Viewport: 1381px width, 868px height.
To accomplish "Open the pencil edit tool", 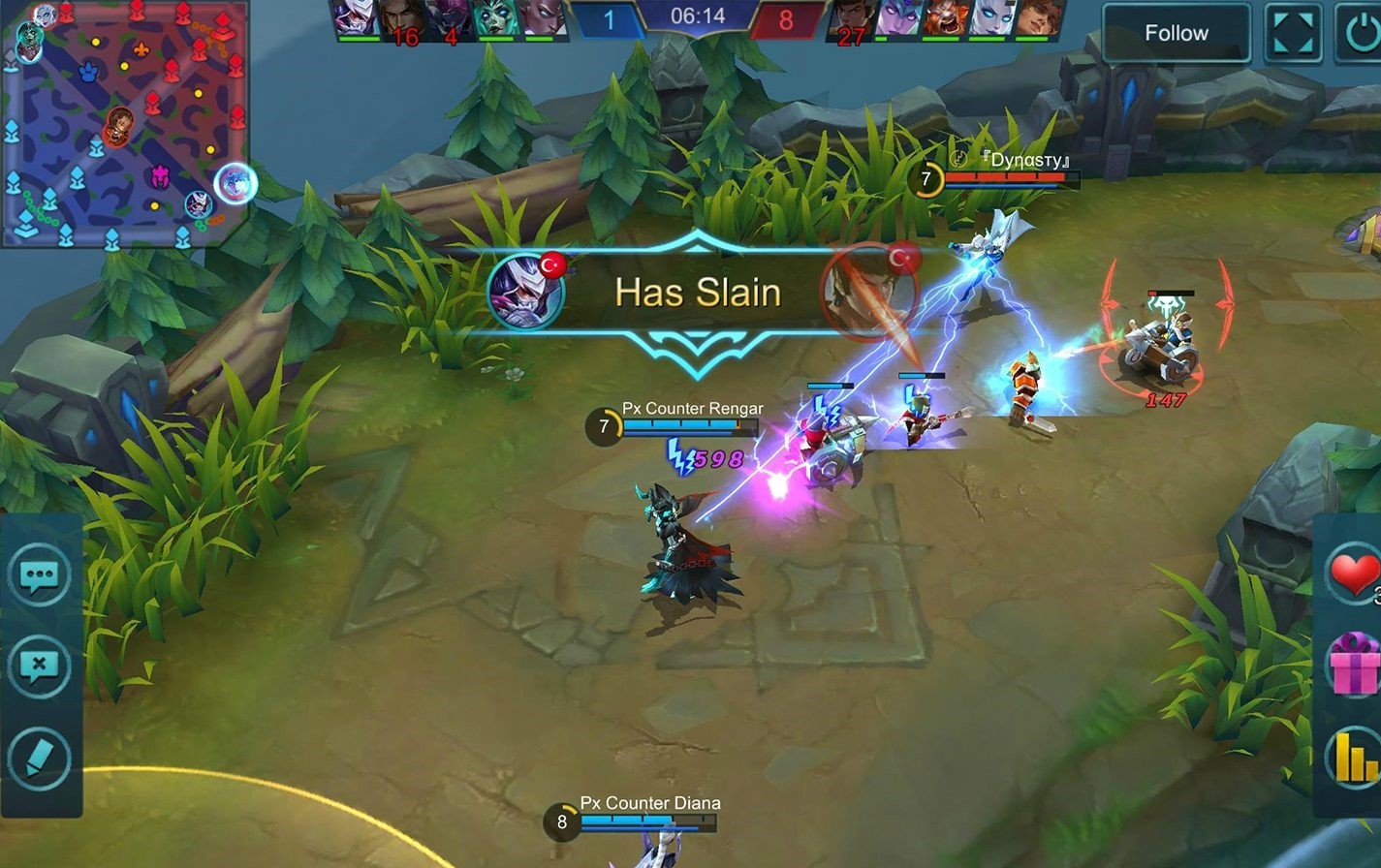I will tap(40, 759).
